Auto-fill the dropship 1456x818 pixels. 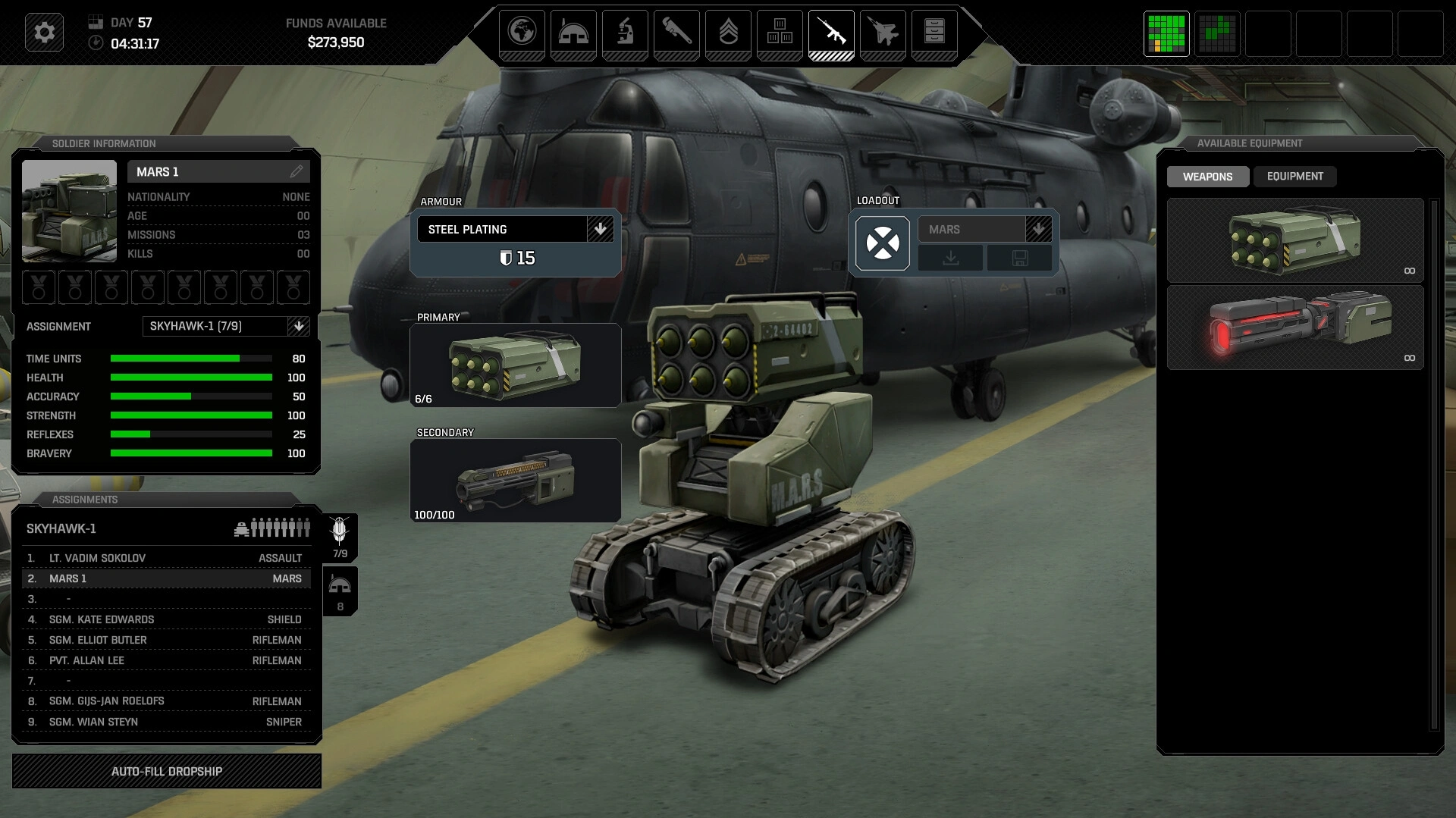[x=167, y=771]
